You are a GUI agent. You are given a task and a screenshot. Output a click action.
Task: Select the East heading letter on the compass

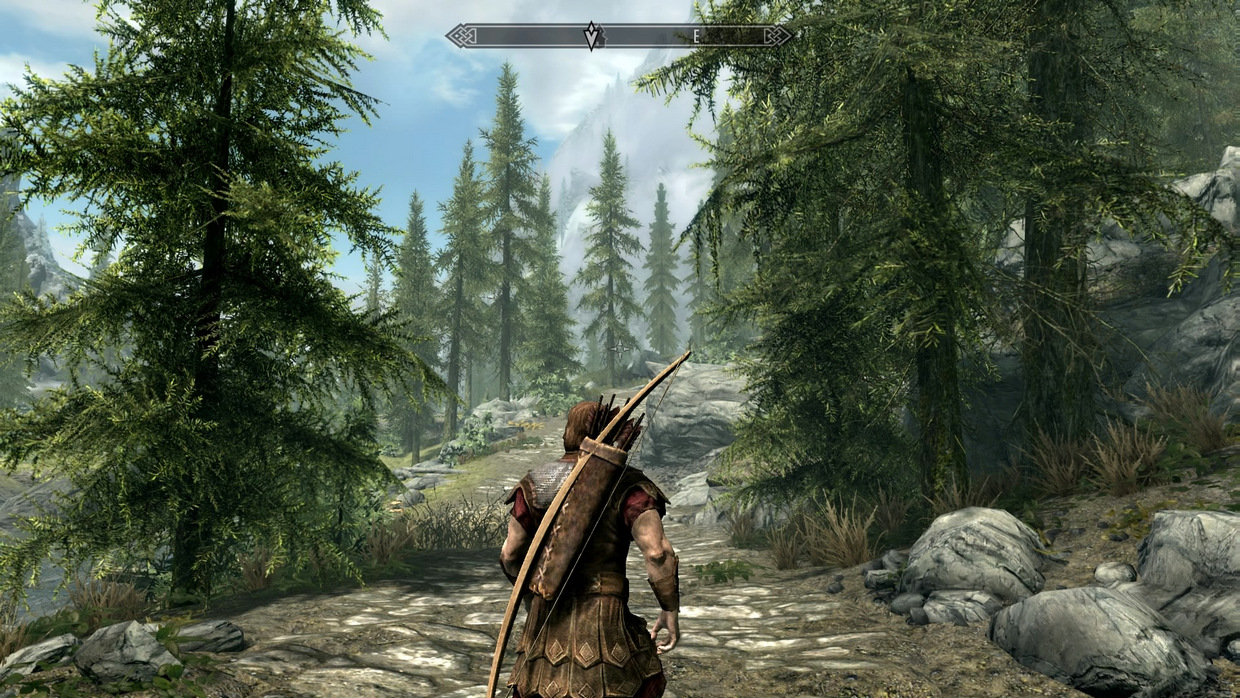pos(697,36)
